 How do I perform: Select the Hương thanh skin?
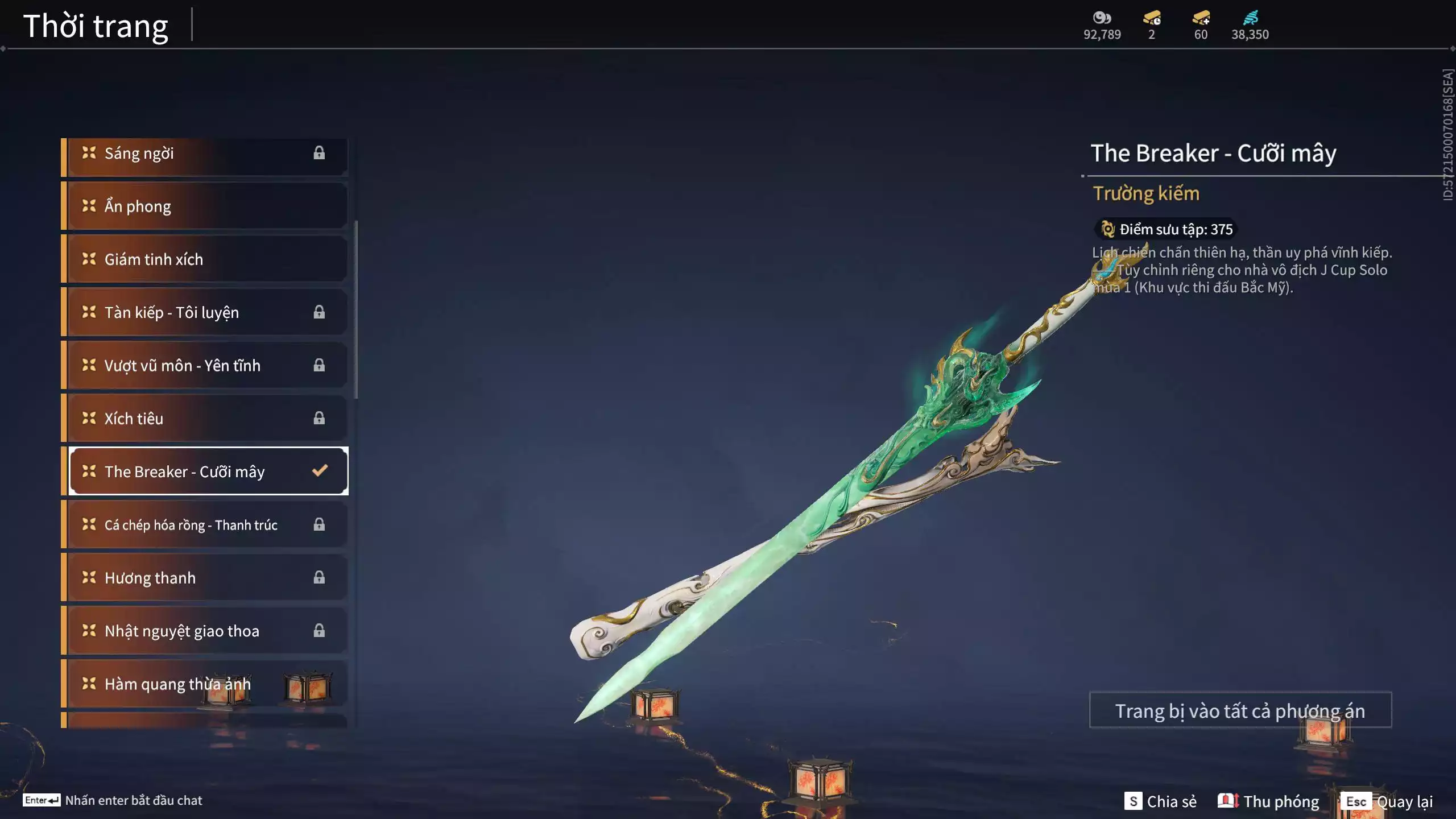coord(205,578)
